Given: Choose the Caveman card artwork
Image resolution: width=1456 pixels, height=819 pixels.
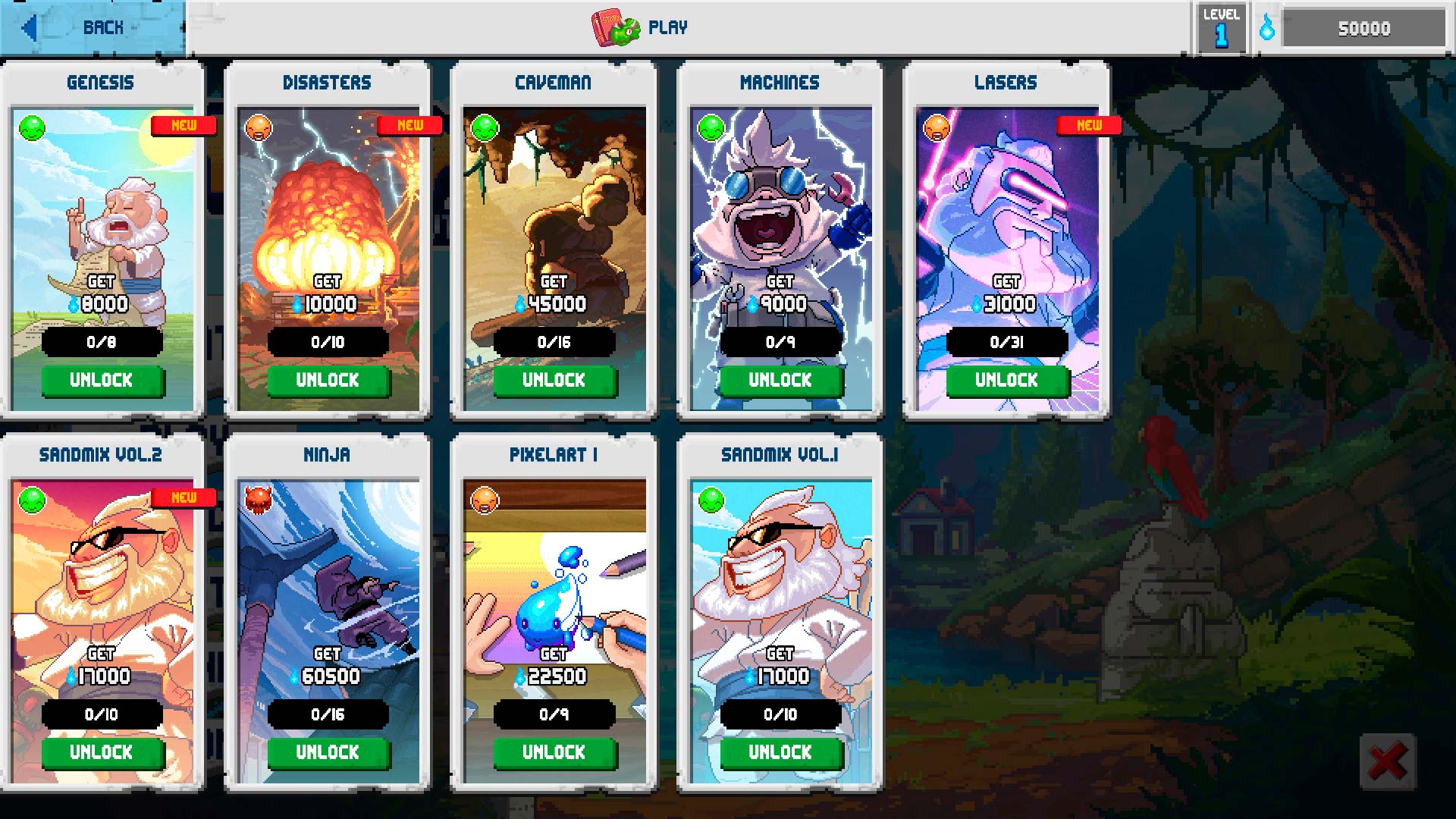Looking at the screenshot, I should point(554,205).
